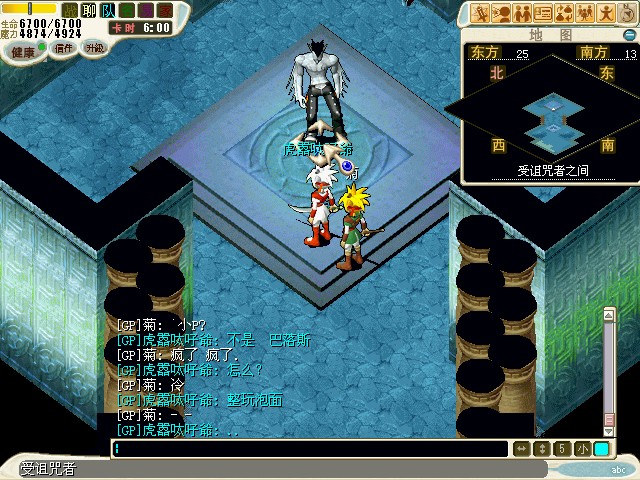Click the 升級 level-up button
Image resolution: width=640 pixels, height=480 pixels.
(95, 47)
